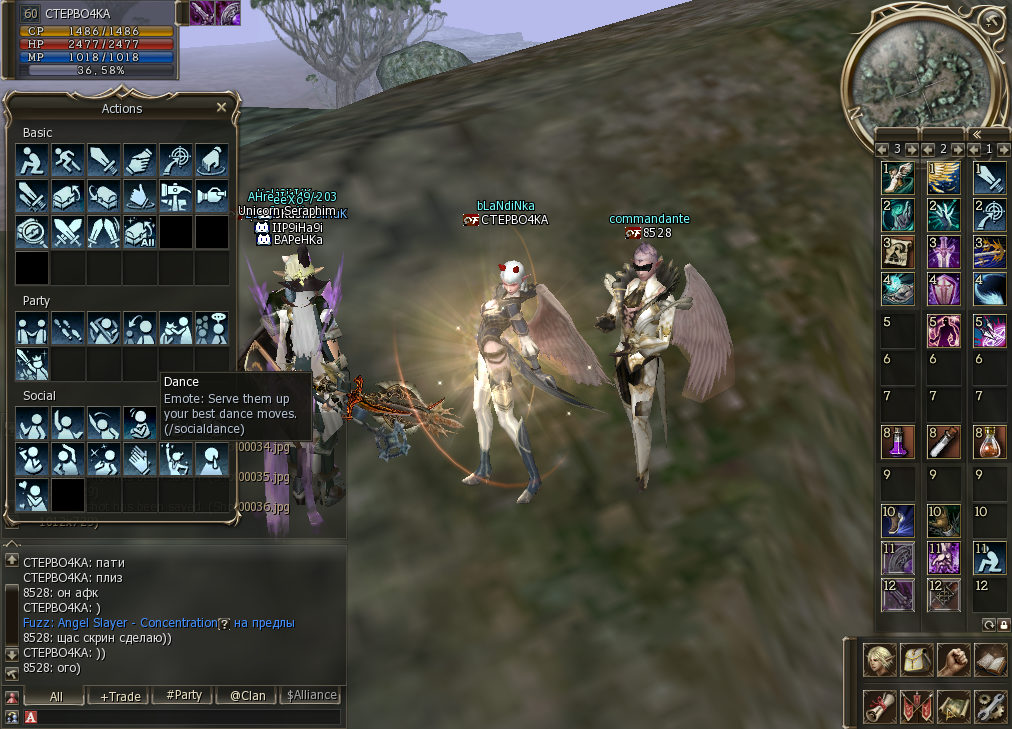Close the Actions window

221,107
